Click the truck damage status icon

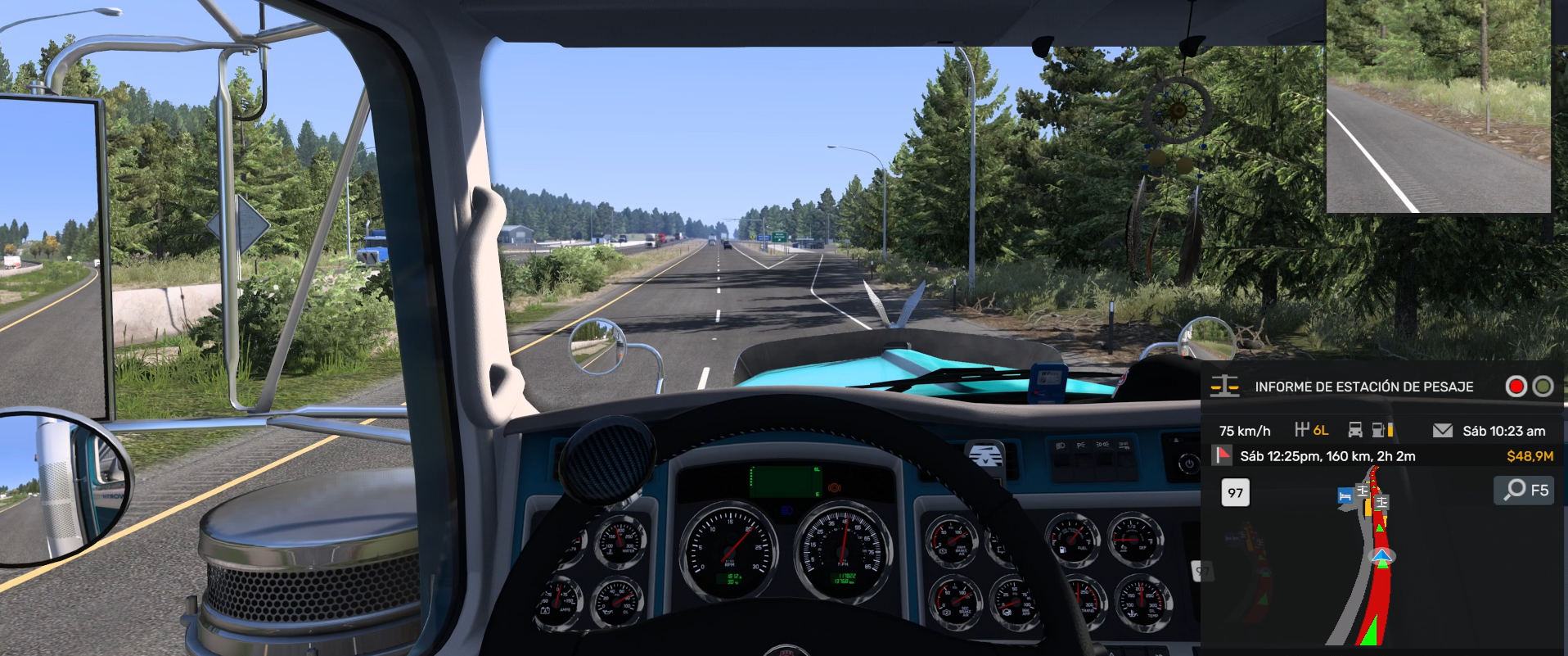1355,430
